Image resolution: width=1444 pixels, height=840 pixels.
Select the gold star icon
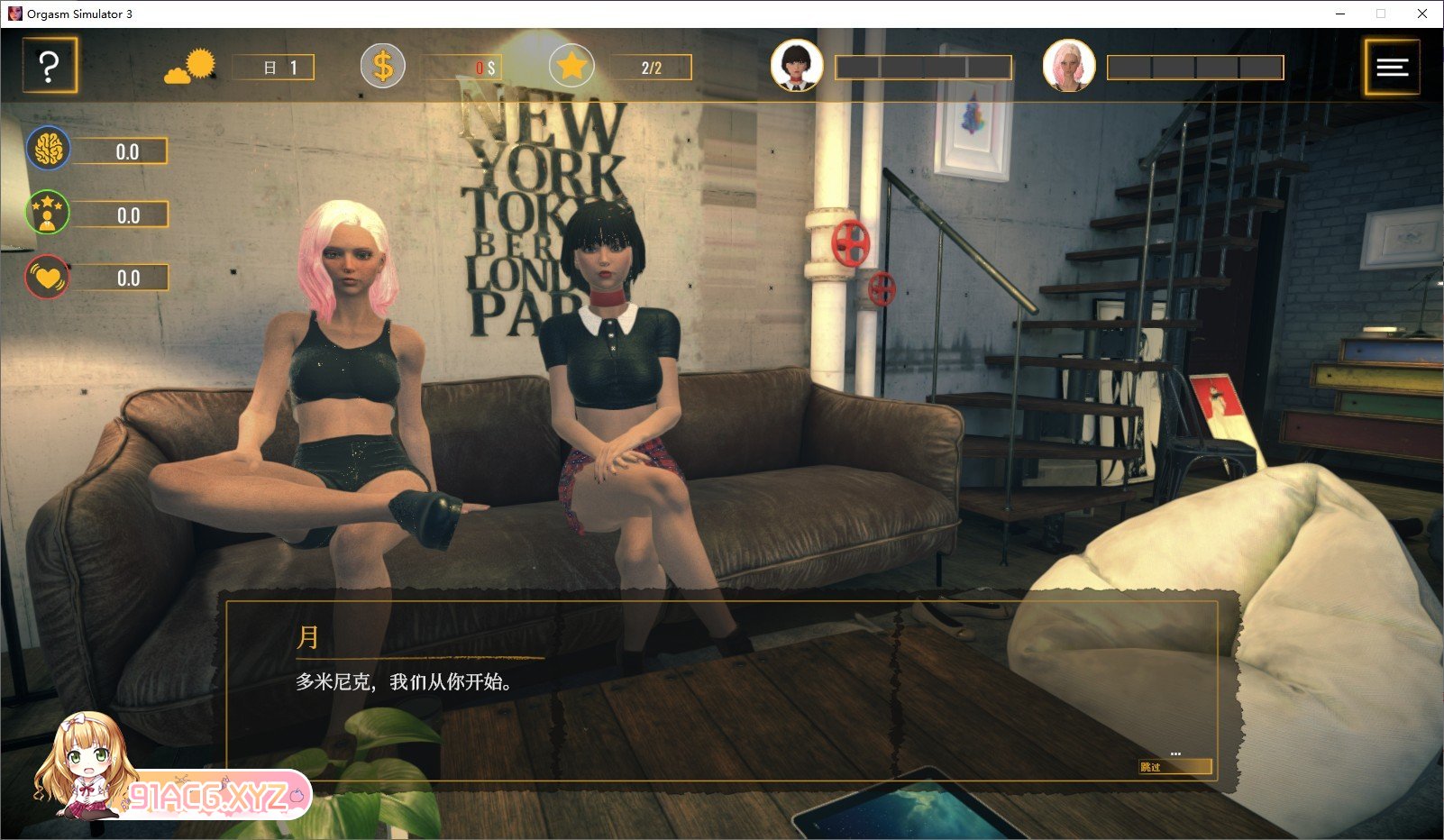(571, 66)
